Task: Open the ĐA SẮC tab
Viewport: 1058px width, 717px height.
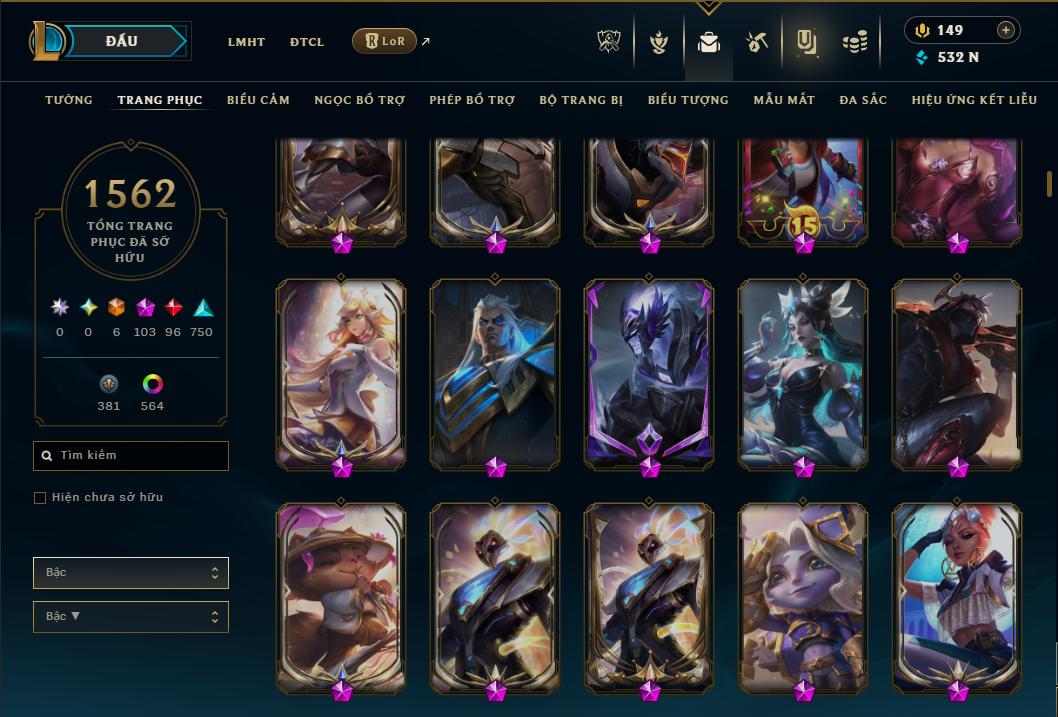Action: (x=863, y=100)
